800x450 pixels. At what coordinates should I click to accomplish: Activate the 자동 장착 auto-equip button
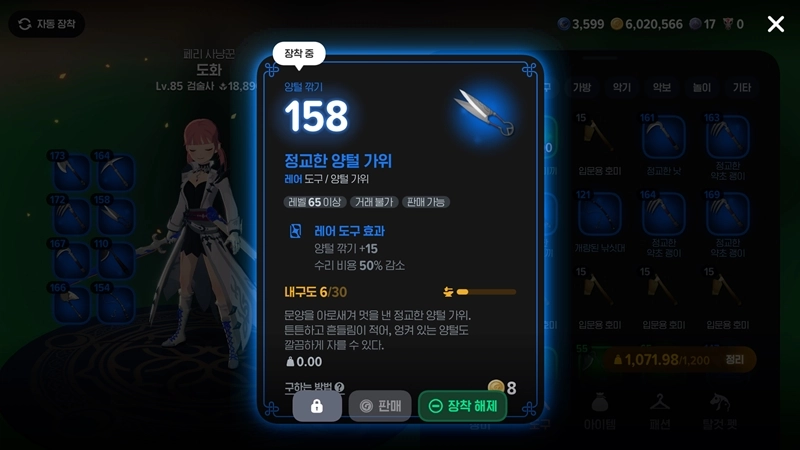tap(47, 24)
